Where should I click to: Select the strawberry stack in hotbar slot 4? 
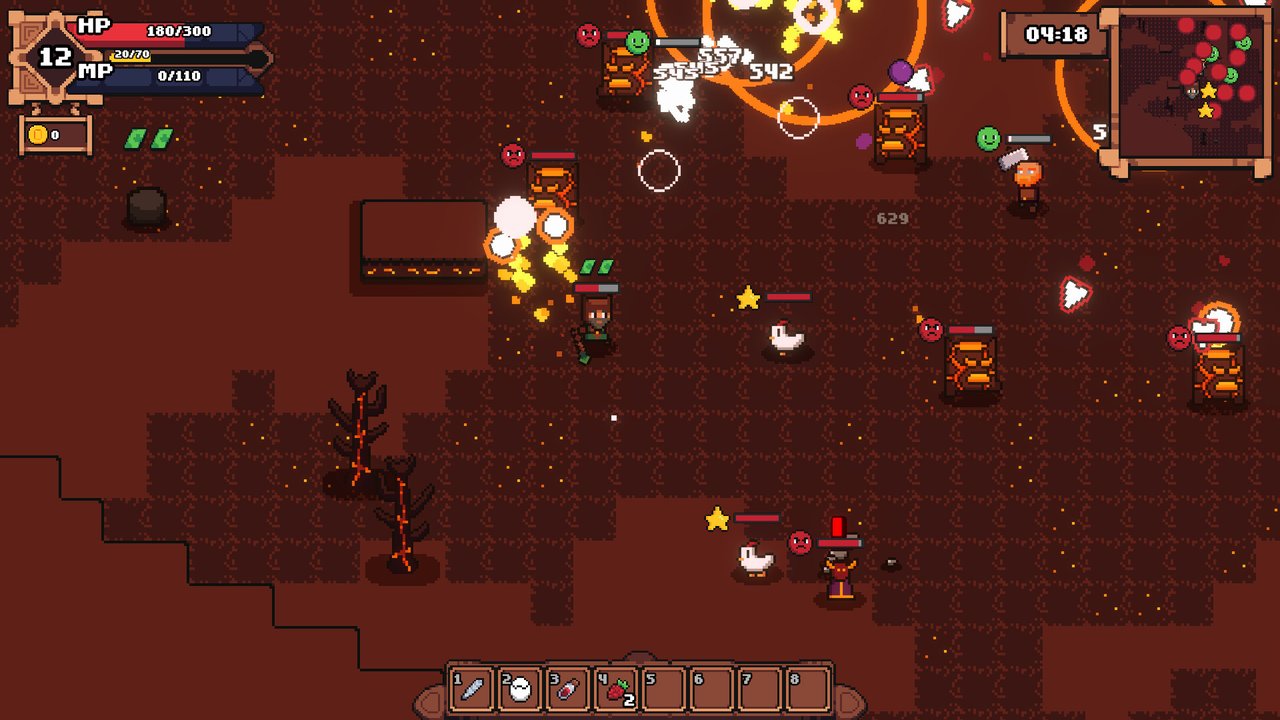616,689
